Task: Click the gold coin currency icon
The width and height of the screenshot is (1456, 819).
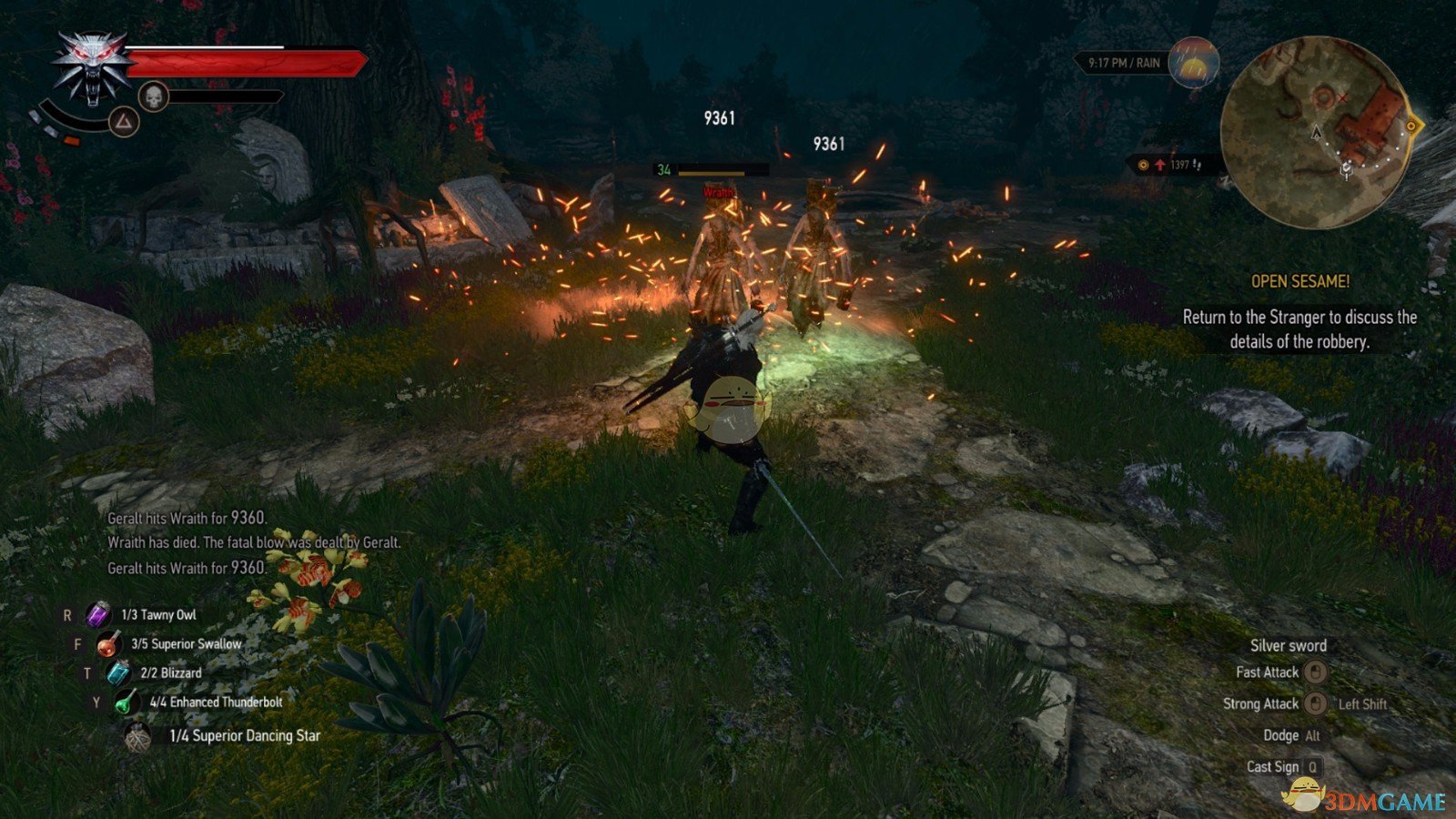Action: pos(1141,166)
